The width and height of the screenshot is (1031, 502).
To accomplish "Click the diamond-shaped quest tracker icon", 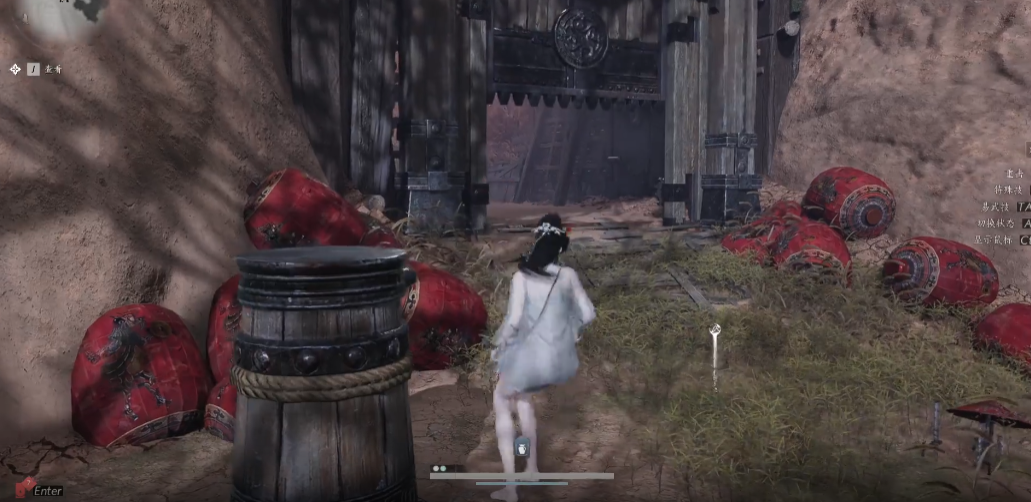I will coord(15,69).
